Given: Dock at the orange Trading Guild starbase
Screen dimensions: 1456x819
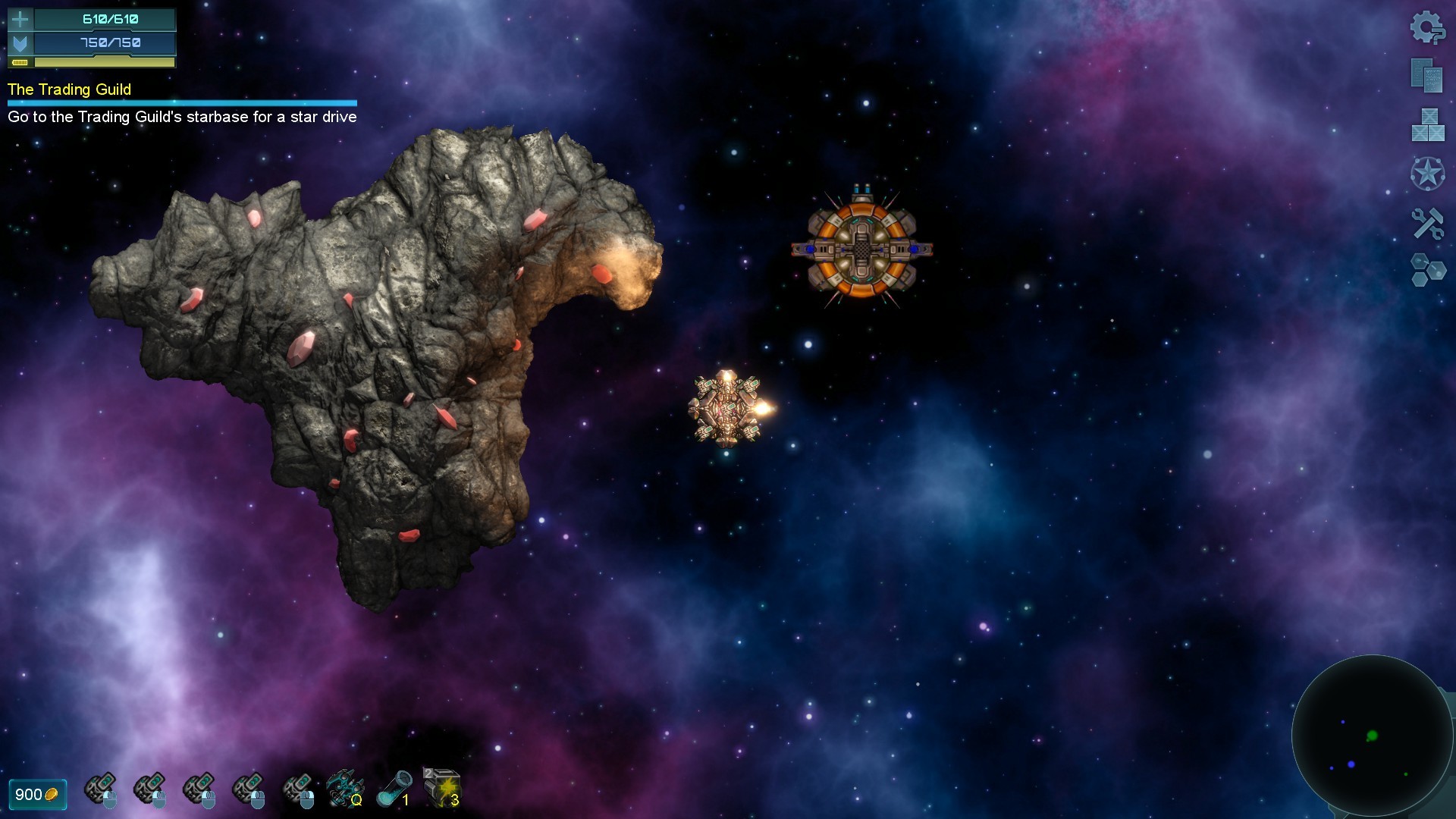Looking at the screenshot, I should [x=861, y=250].
